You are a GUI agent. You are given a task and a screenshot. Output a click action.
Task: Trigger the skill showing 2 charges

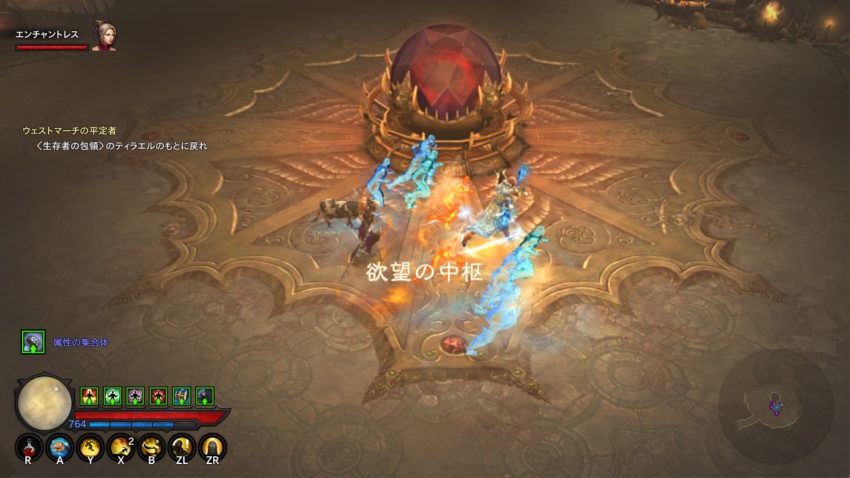point(120,448)
